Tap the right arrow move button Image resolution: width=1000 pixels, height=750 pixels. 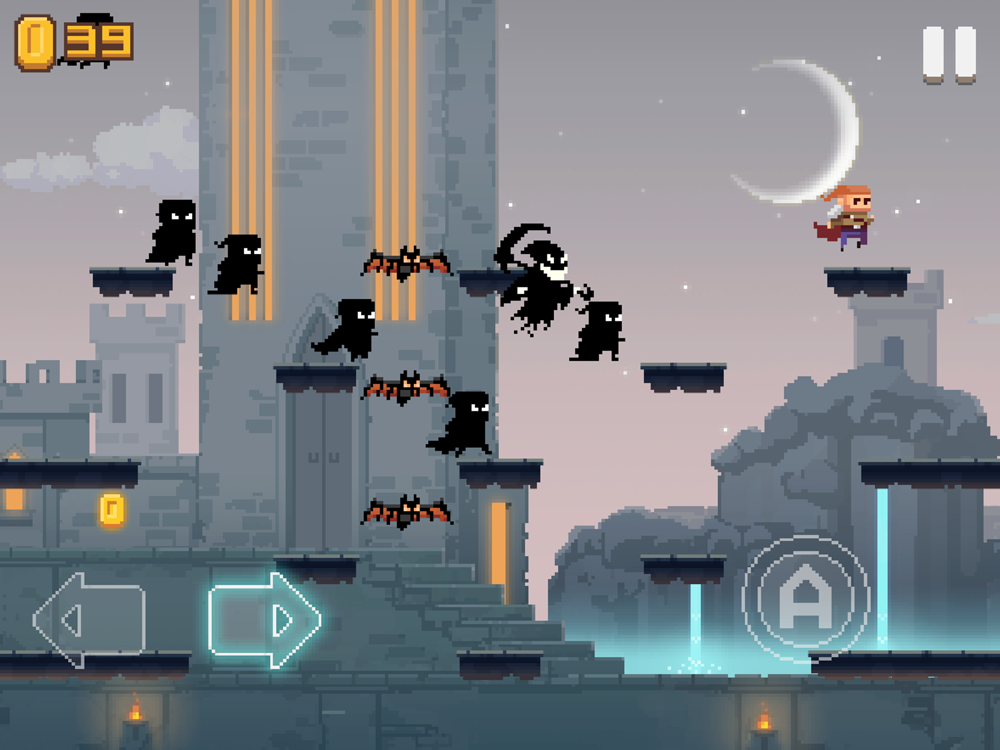[264, 619]
